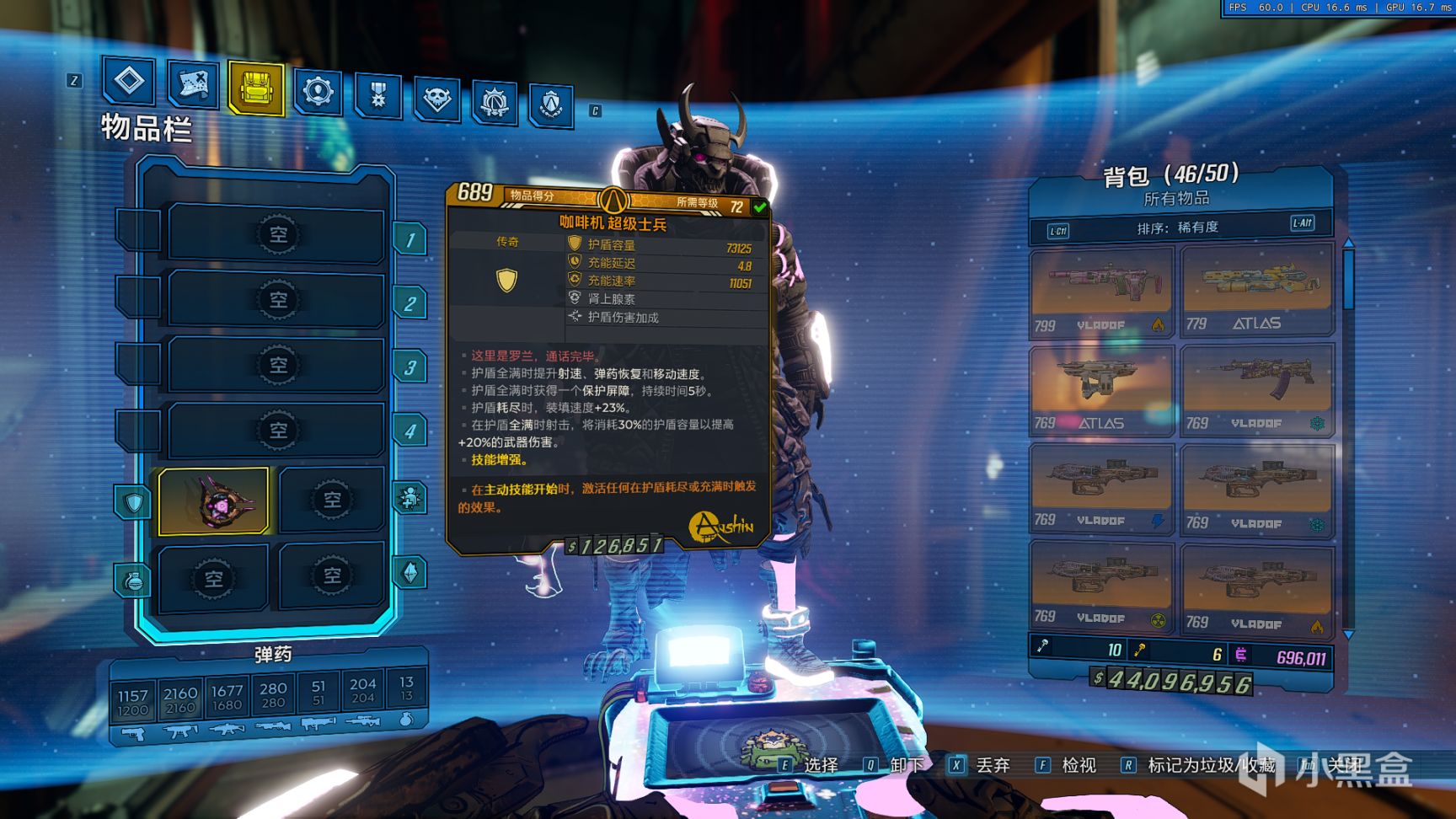This screenshot has height=819, width=1456.
Task: Click the backpack scrollbar down arrow
Action: pyautogui.click(x=1348, y=634)
